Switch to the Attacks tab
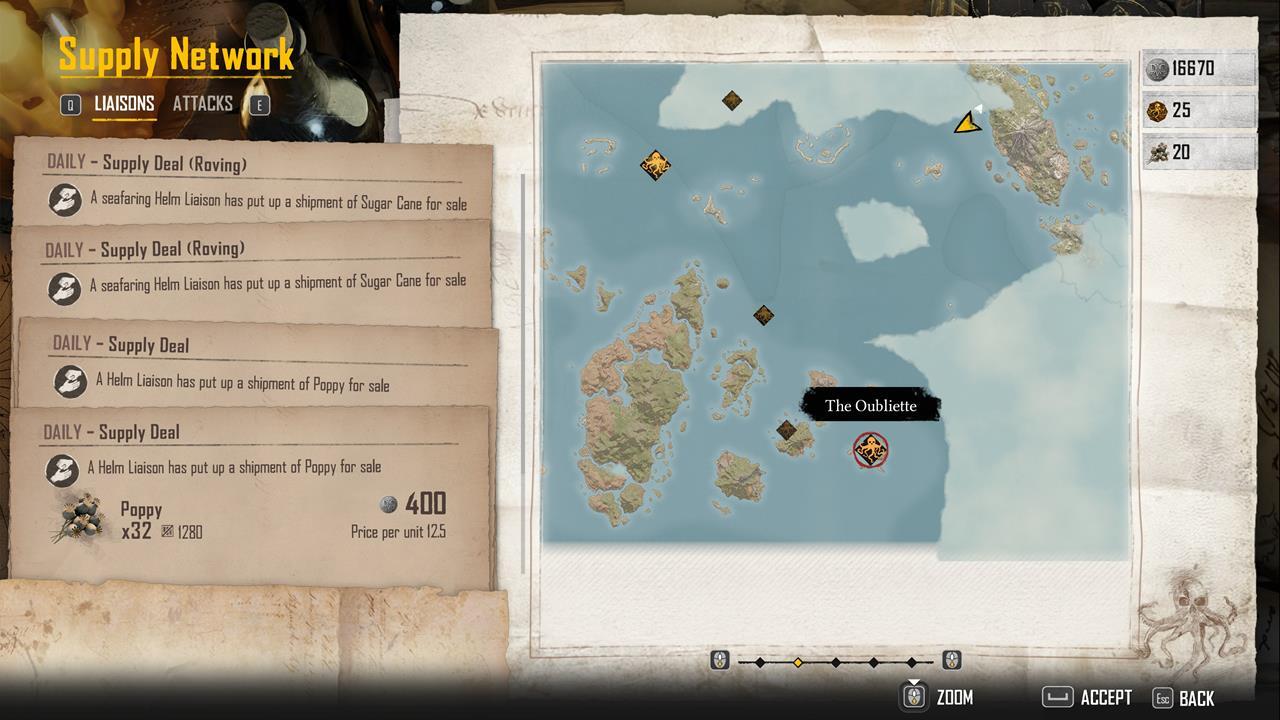The image size is (1280, 720). [x=202, y=103]
